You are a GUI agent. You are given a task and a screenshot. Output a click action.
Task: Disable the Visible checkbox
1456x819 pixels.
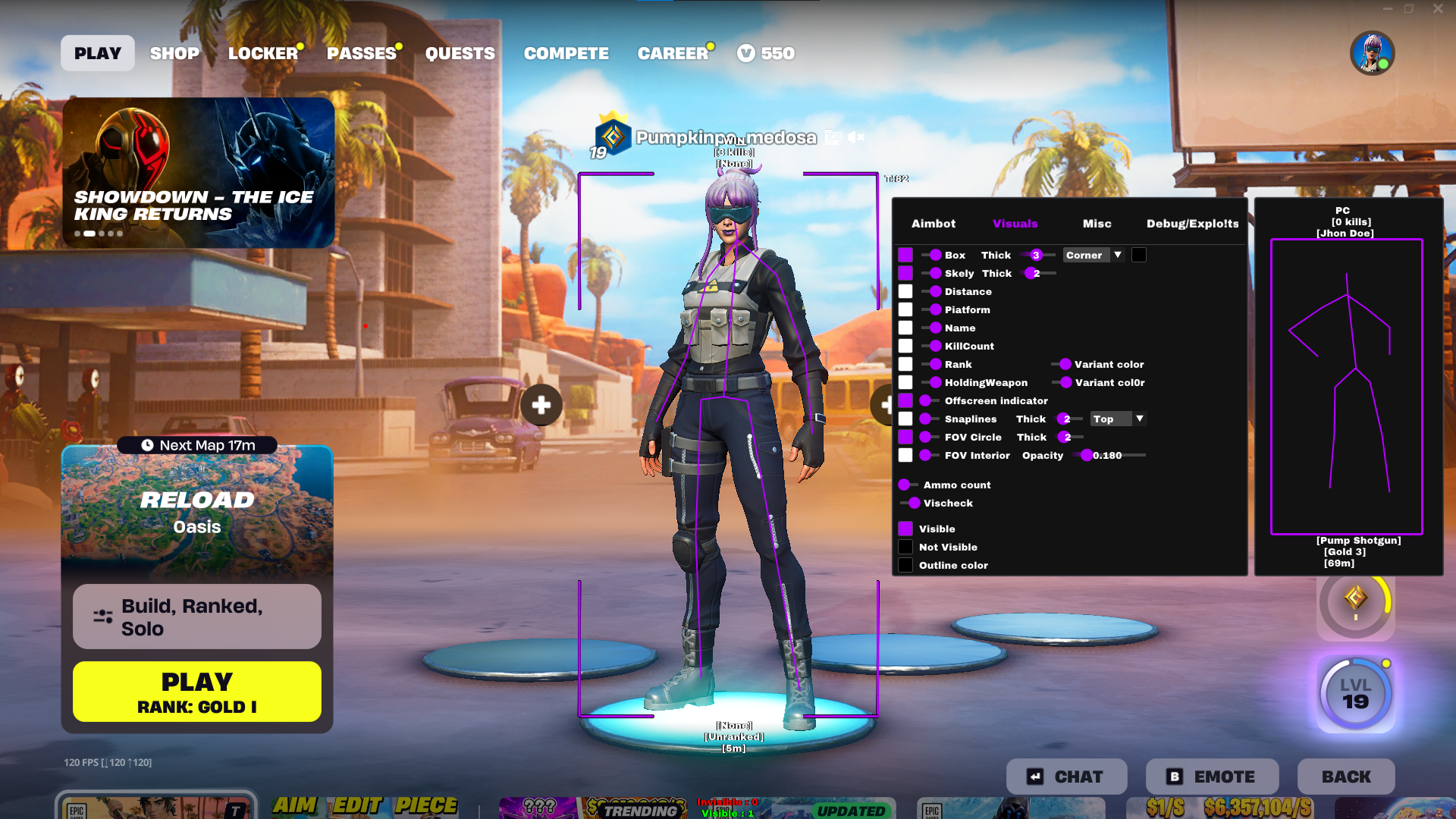coord(905,528)
